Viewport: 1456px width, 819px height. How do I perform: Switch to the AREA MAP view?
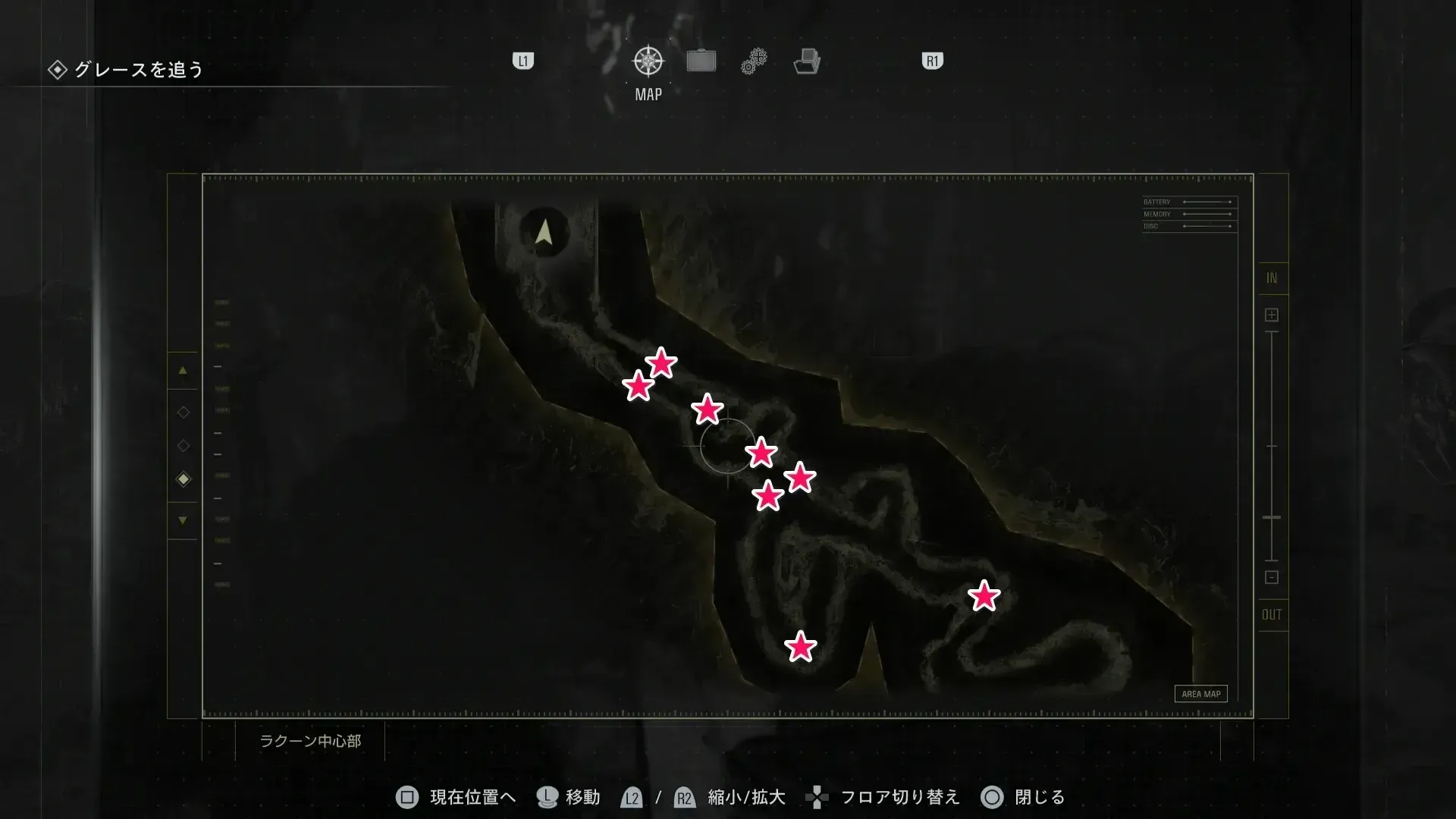click(x=1200, y=693)
